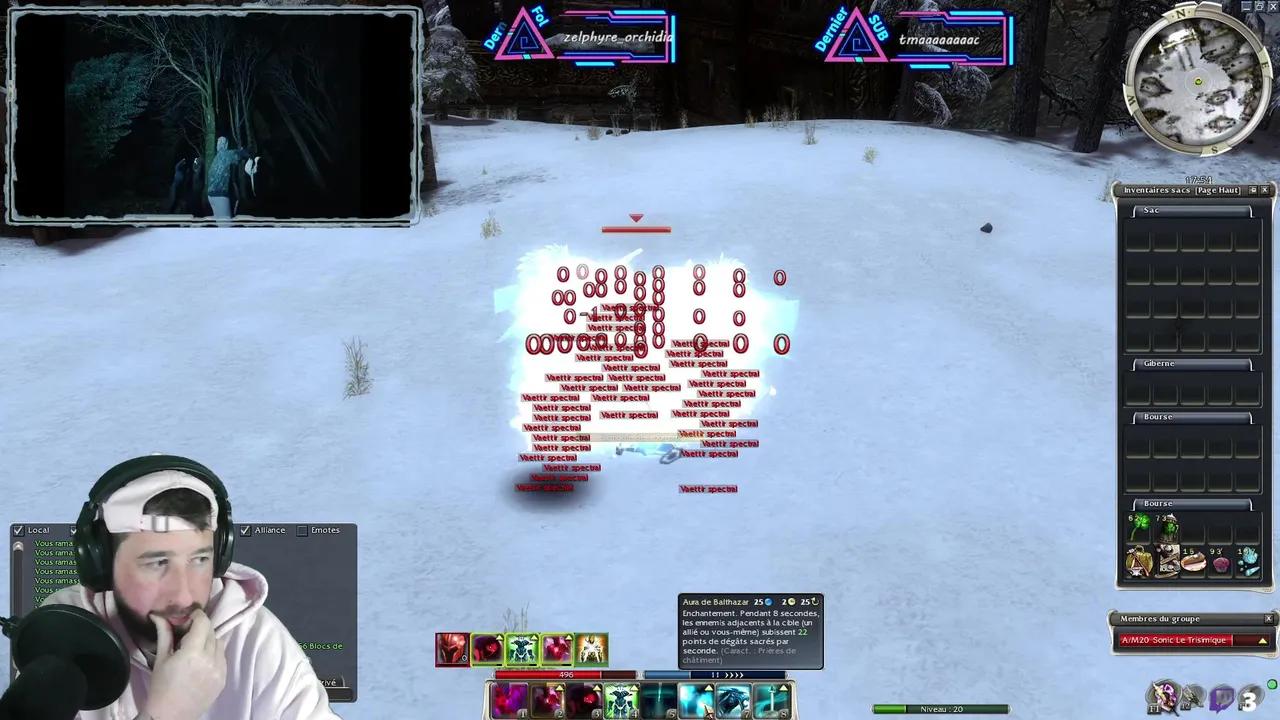Open the chat bubble icon near the minimap
Screen dimensions: 1280x720
coord(1221,697)
